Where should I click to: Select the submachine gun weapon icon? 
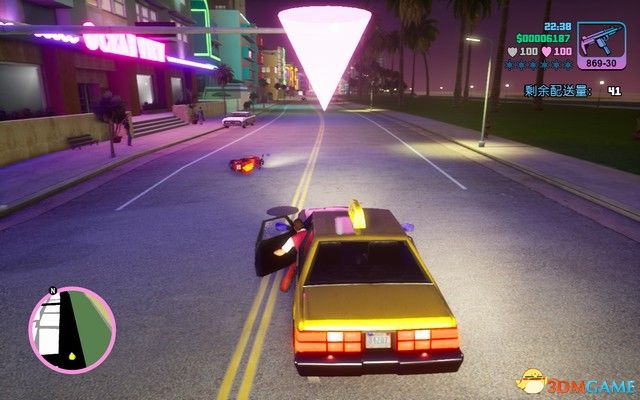[x=601, y=41]
